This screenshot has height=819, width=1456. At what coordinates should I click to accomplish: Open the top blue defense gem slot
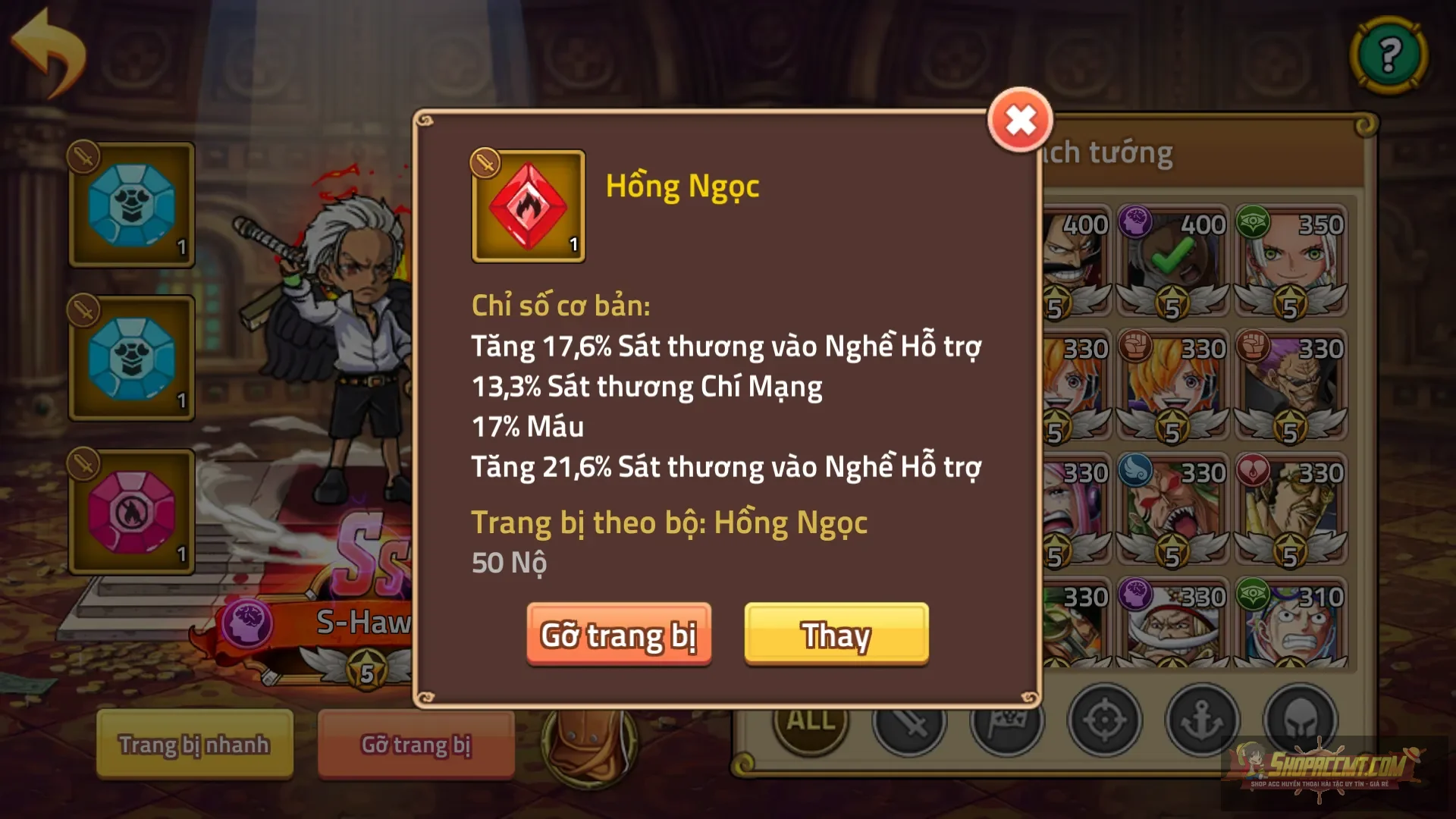pos(130,203)
